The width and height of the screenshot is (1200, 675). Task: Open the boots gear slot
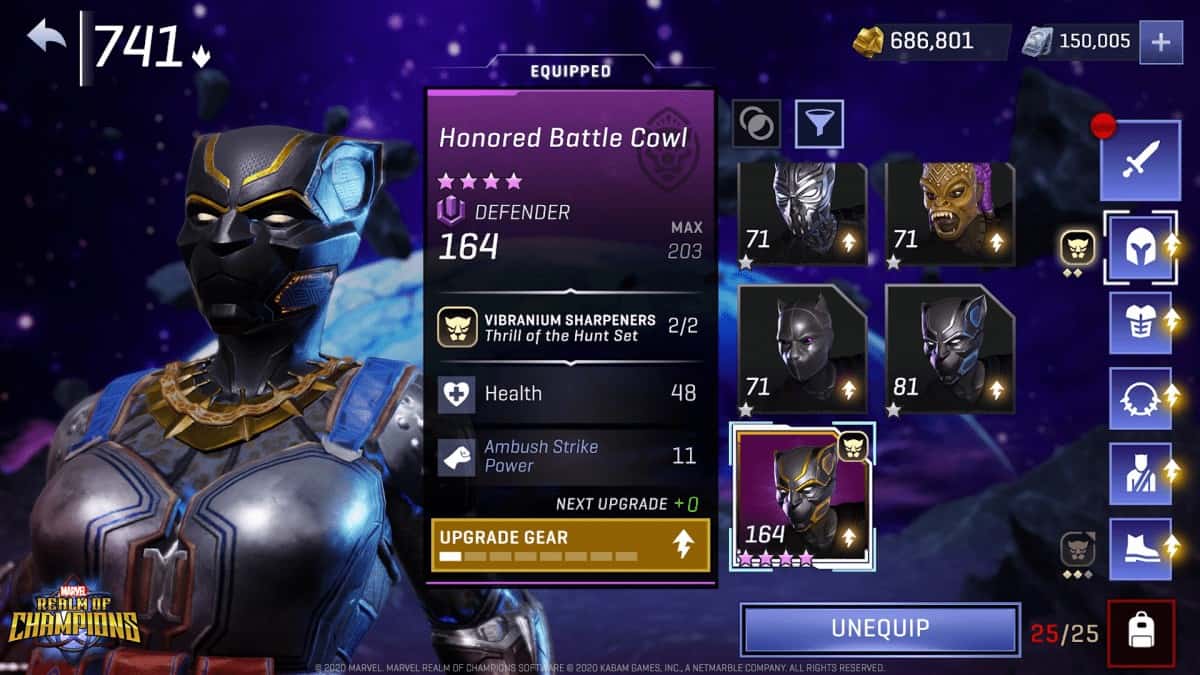pyautogui.click(x=1140, y=549)
